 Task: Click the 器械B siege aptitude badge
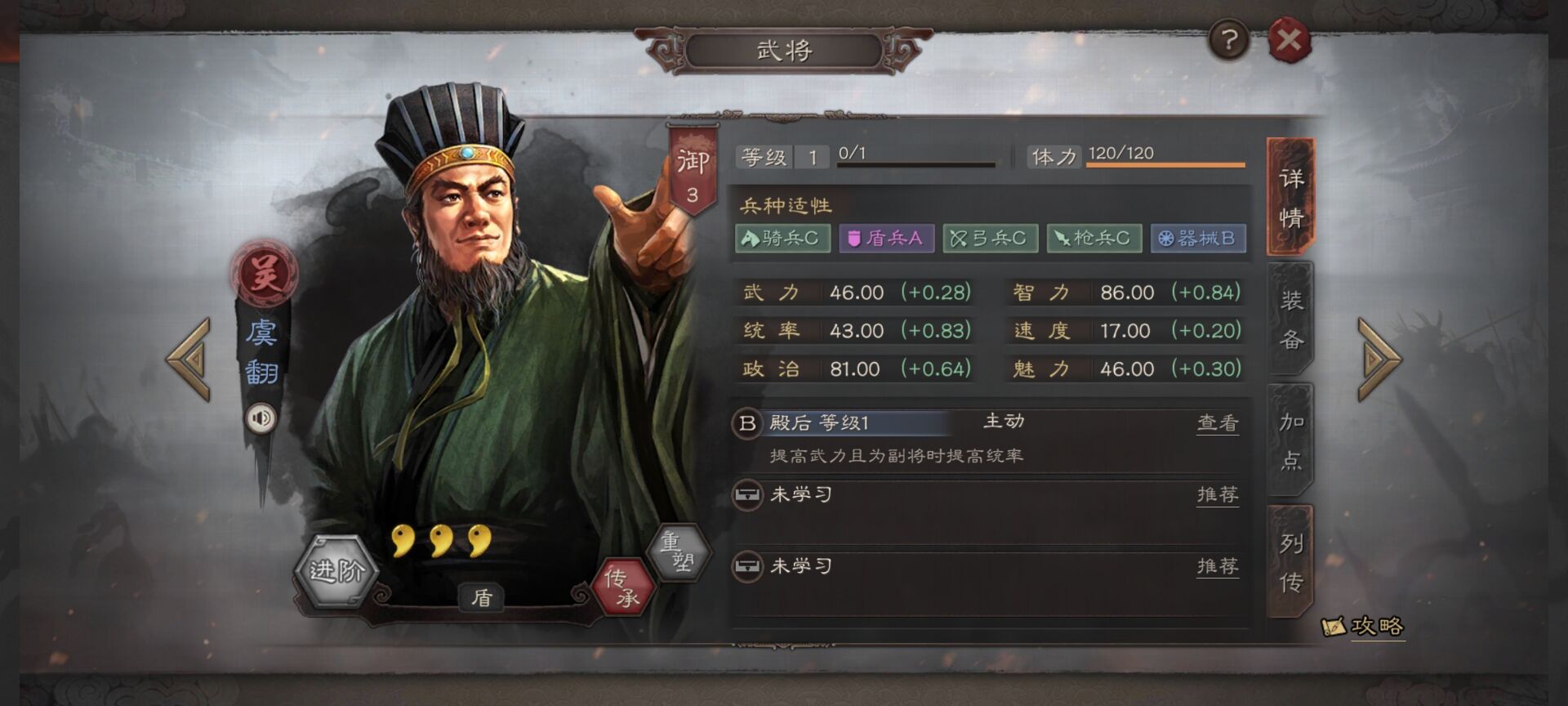click(x=1197, y=239)
